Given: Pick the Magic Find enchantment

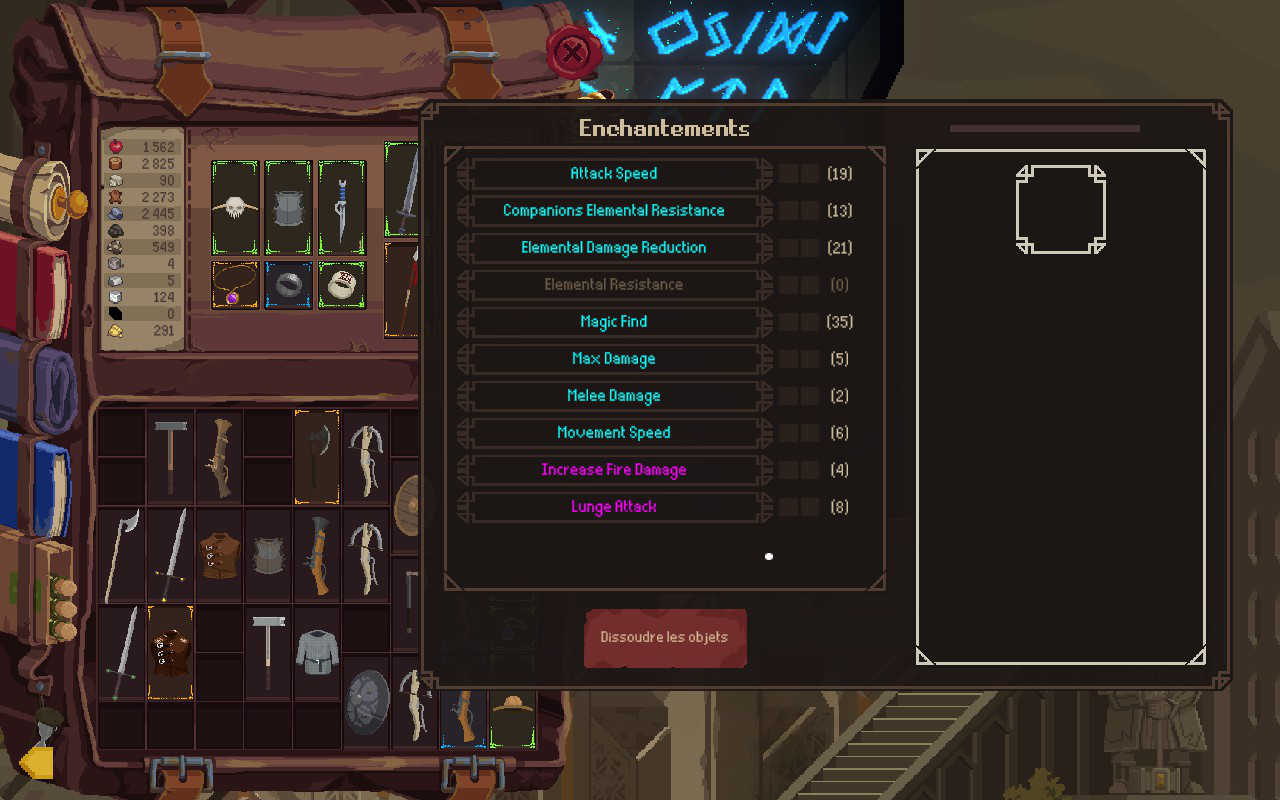Looking at the screenshot, I should [613, 322].
